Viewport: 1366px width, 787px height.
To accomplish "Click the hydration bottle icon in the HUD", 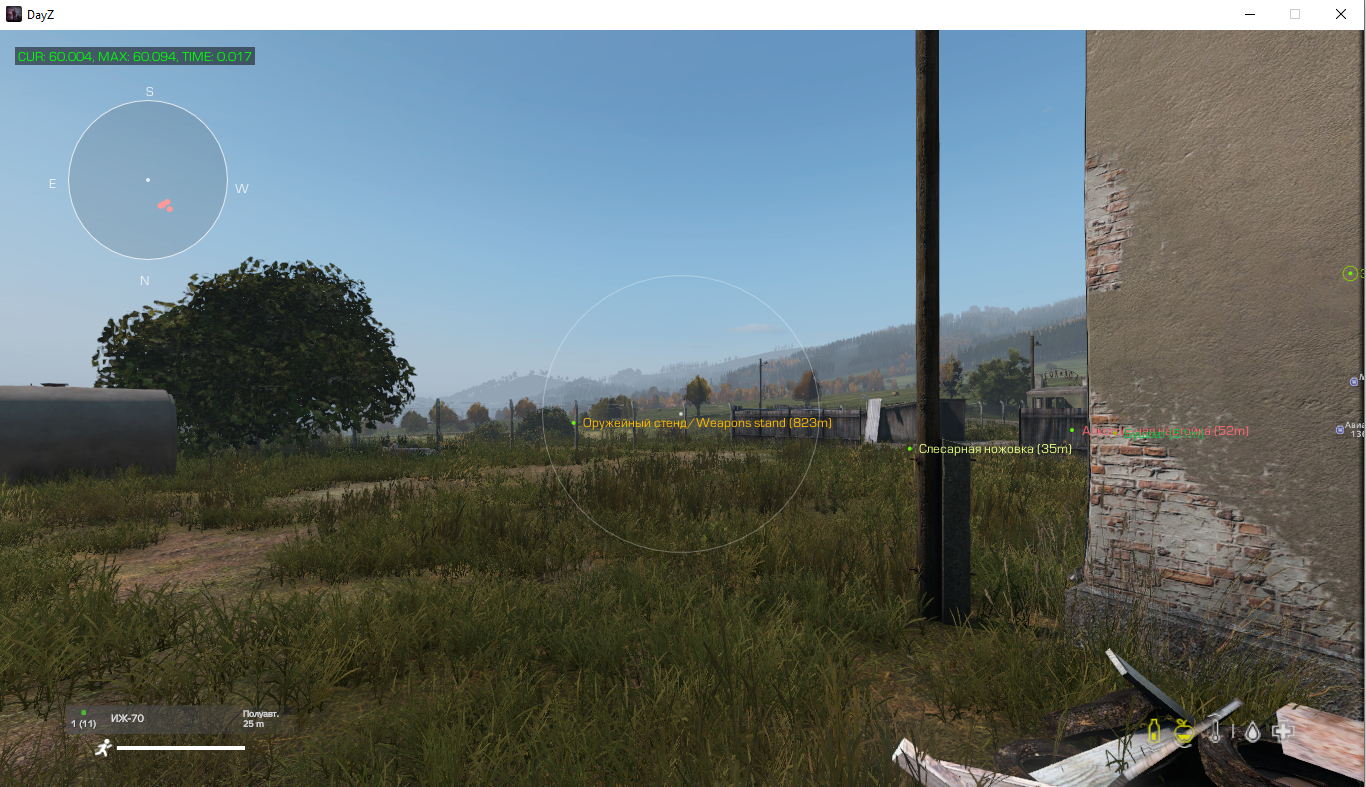I will click(x=1155, y=731).
